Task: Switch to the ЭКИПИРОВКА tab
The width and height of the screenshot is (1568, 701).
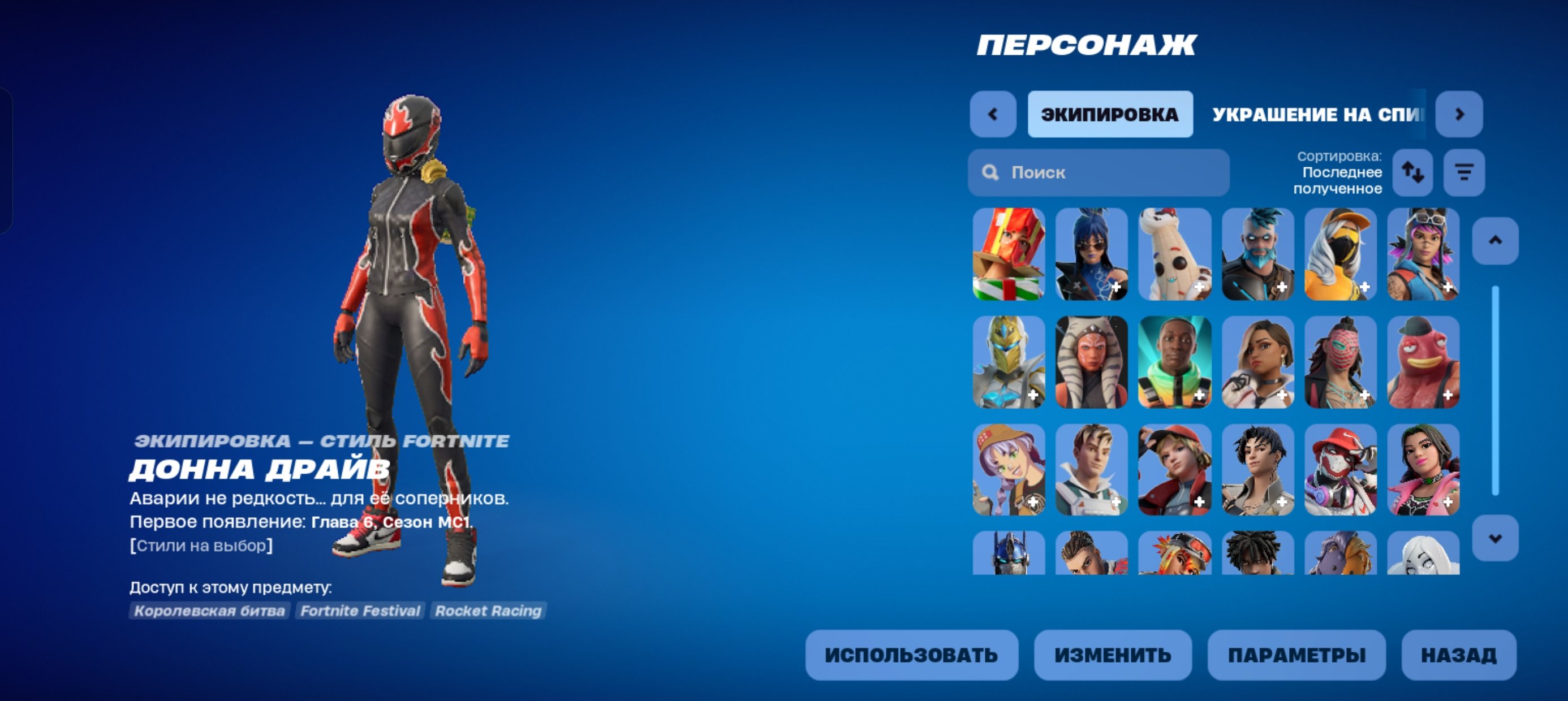Action: click(1111, 114)
